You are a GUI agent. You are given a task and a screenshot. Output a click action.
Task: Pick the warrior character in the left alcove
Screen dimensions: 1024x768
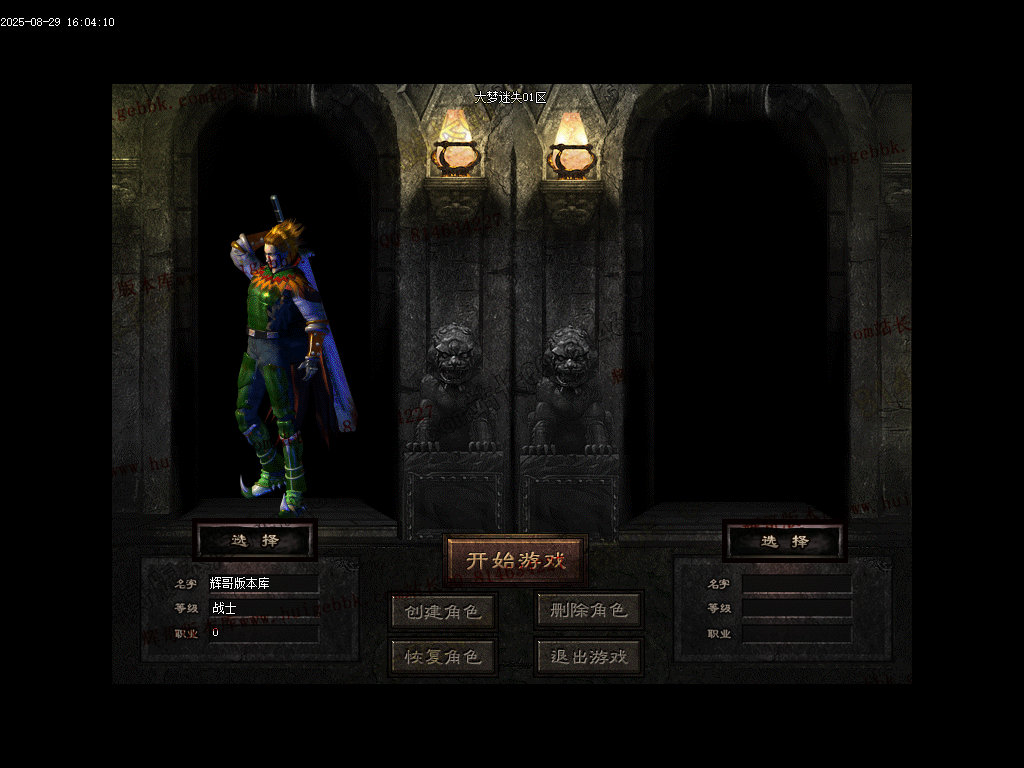coord(285,360)
